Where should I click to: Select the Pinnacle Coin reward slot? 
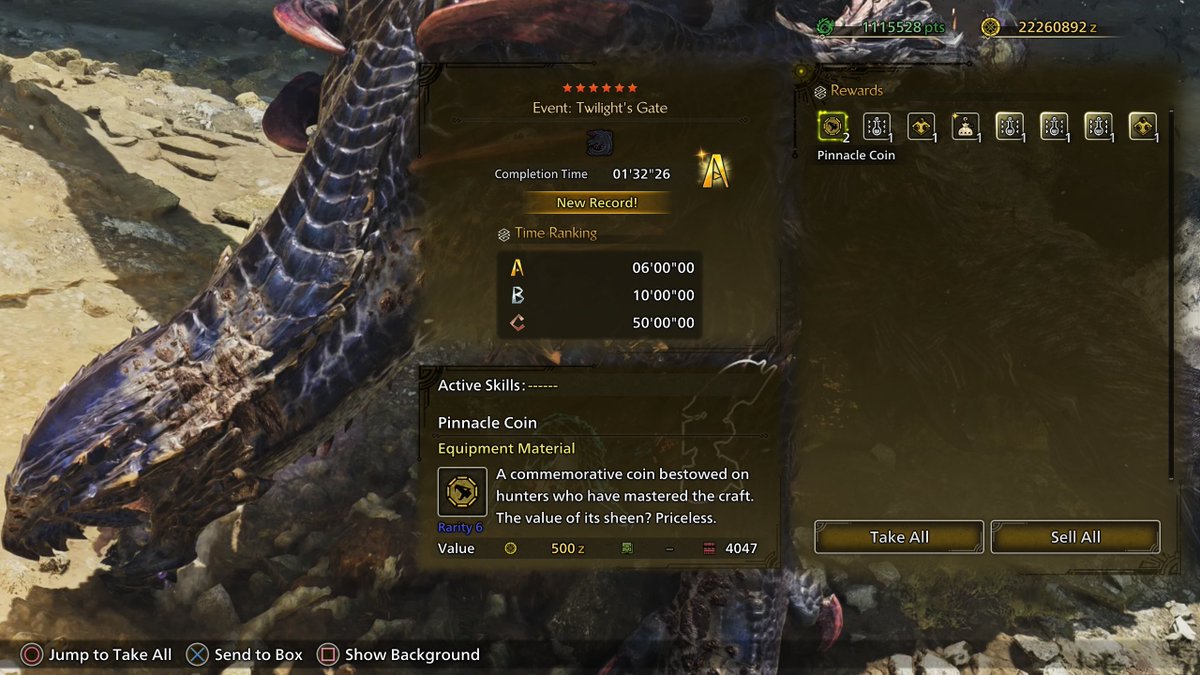point(832,126)
